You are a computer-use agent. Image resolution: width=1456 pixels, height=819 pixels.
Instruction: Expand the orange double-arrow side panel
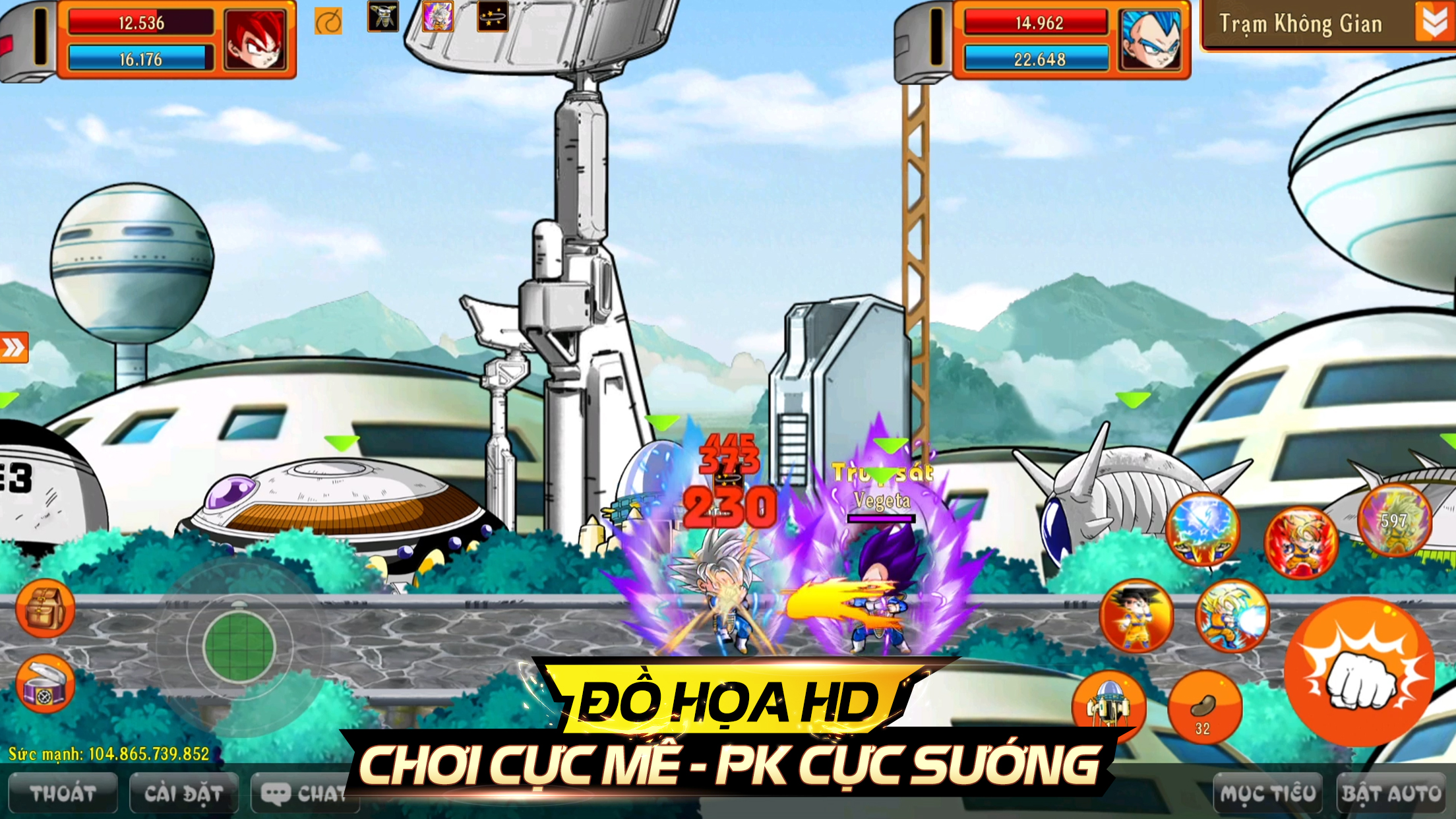[13, 348]
